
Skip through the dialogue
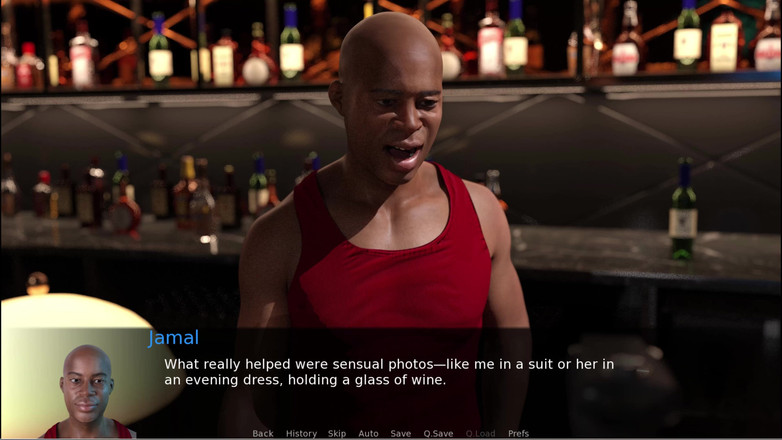pos(337,434)
